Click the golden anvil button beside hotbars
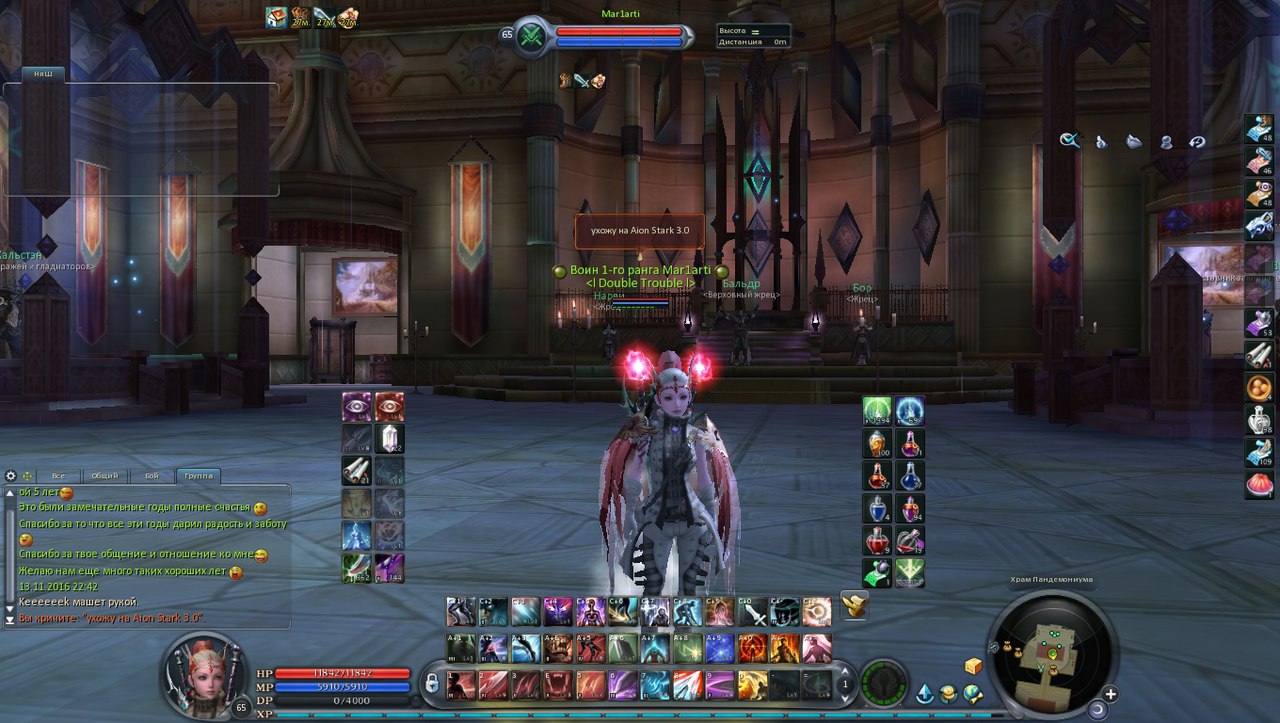Screen dimensions: 1280x723 point(854,604)
